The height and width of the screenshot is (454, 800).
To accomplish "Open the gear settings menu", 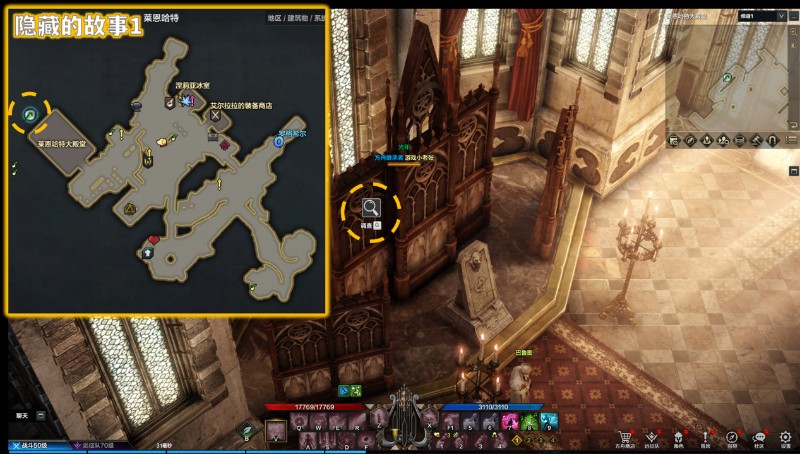I will 786,438.
